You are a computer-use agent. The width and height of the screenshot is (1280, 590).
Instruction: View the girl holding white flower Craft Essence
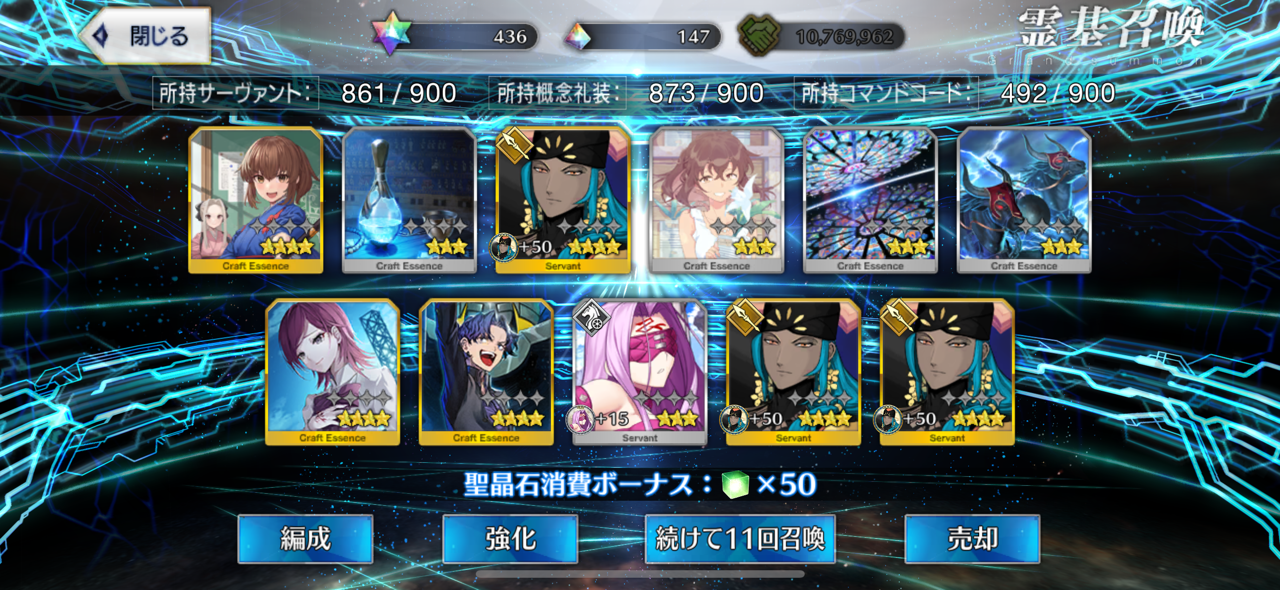716,200
